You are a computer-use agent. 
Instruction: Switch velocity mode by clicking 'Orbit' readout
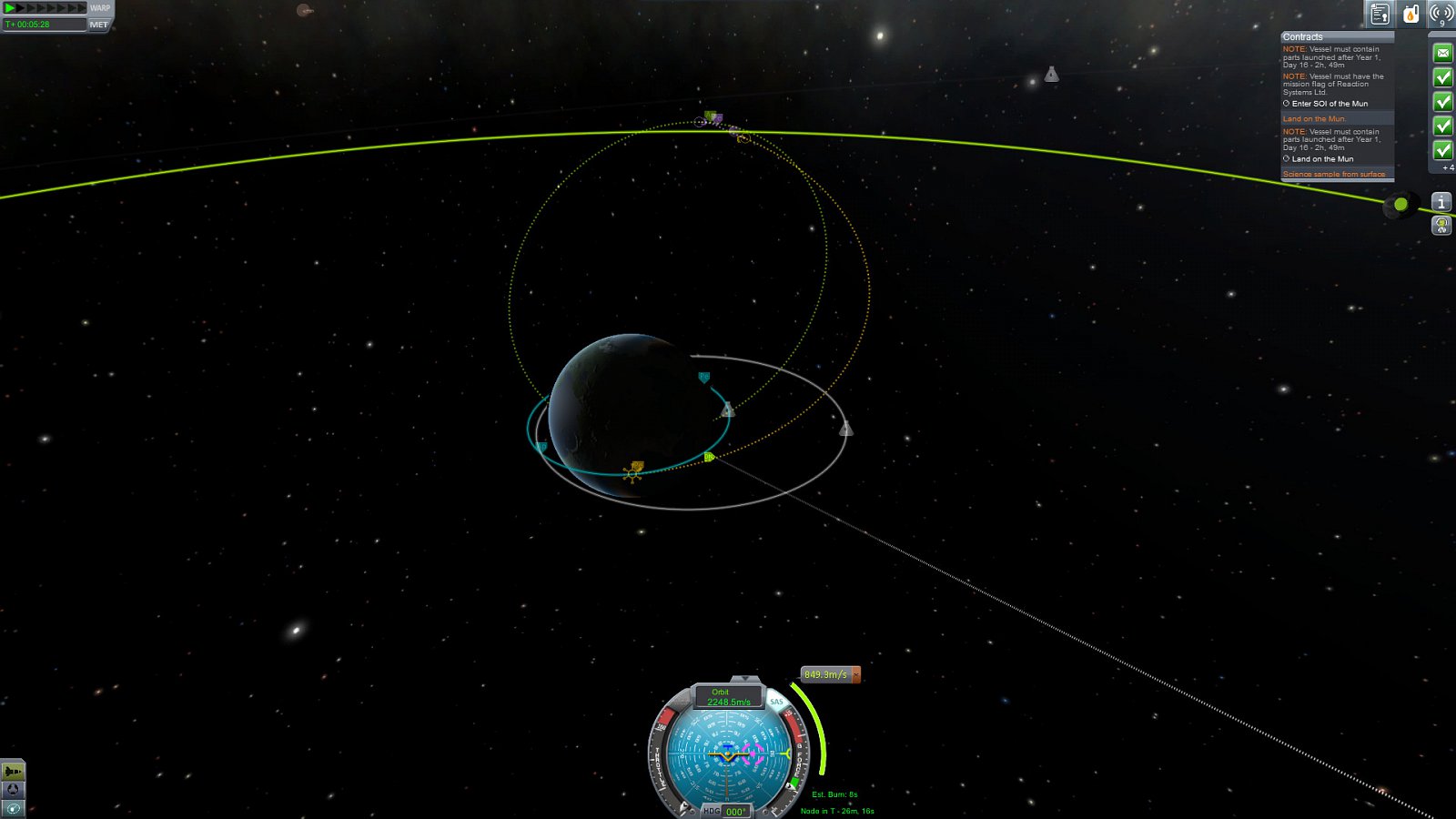point(722,693)
